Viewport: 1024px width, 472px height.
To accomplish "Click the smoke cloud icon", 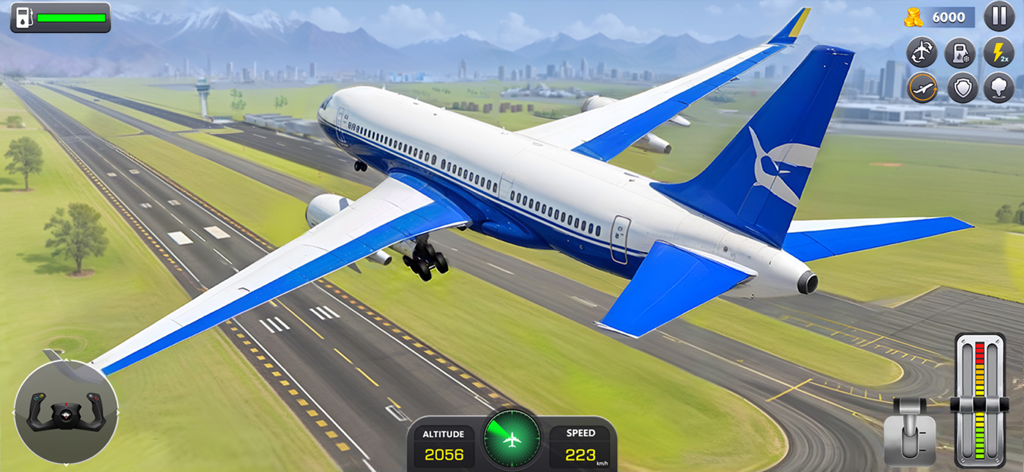I will tap(998, 88).
